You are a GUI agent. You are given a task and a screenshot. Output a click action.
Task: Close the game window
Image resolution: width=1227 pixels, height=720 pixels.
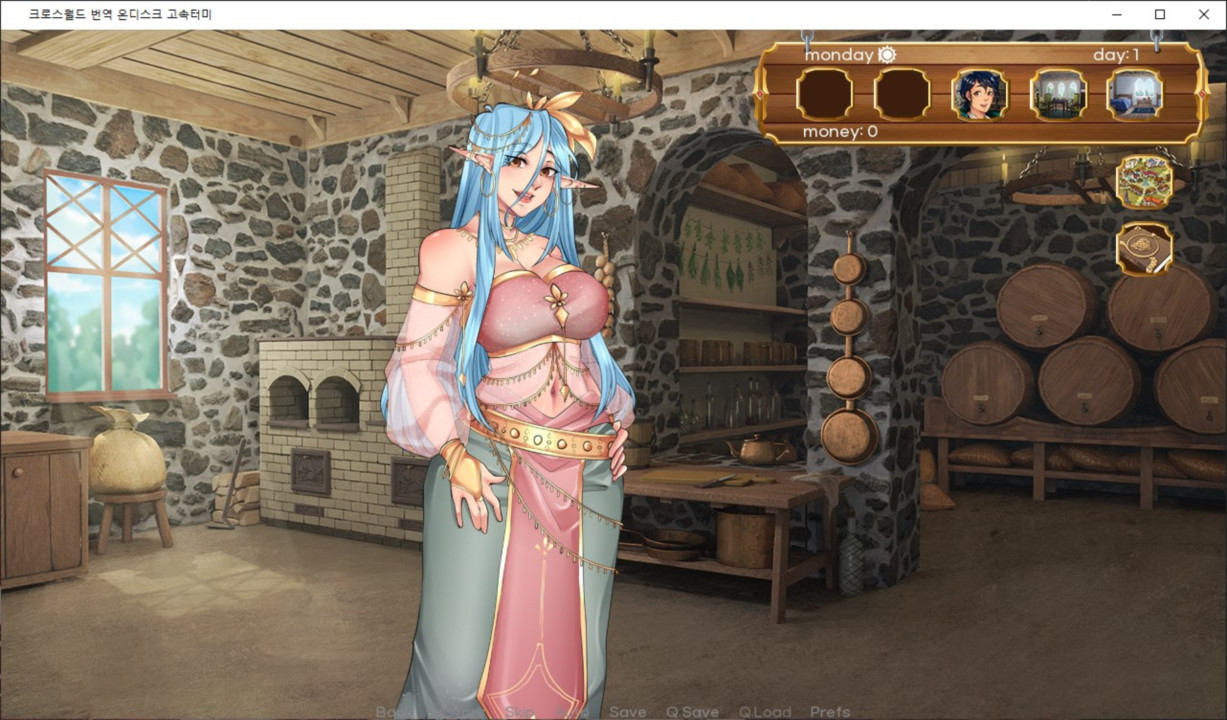1204,15
